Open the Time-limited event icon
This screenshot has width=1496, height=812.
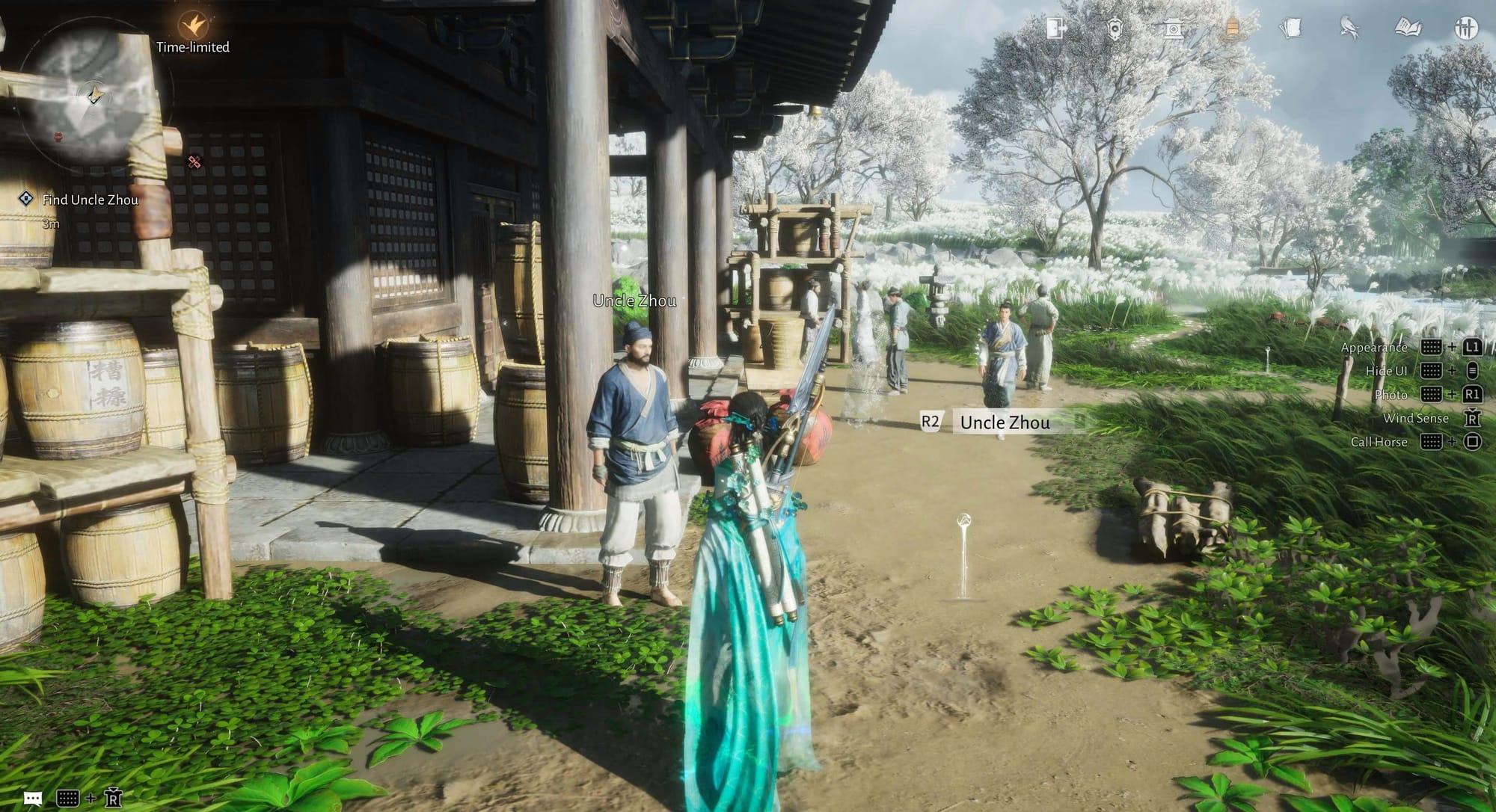click(193, 26)
